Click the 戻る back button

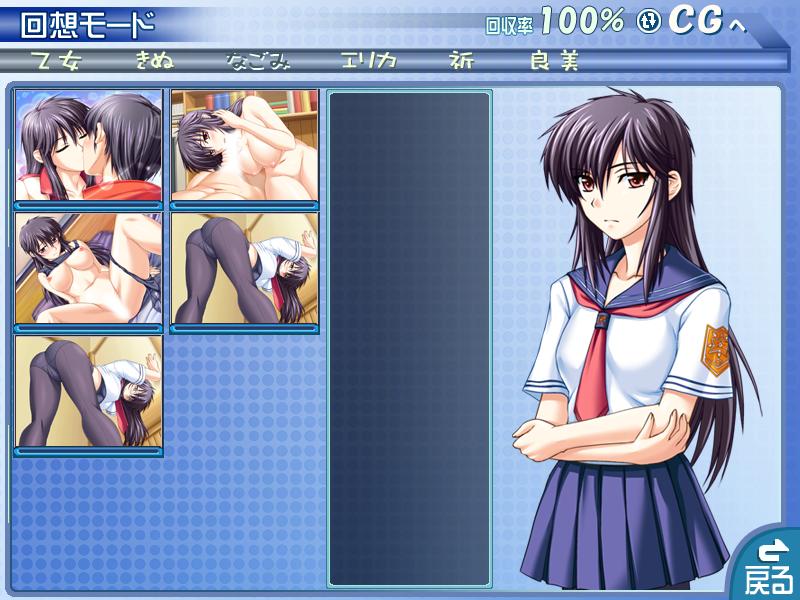coord(768,567)
